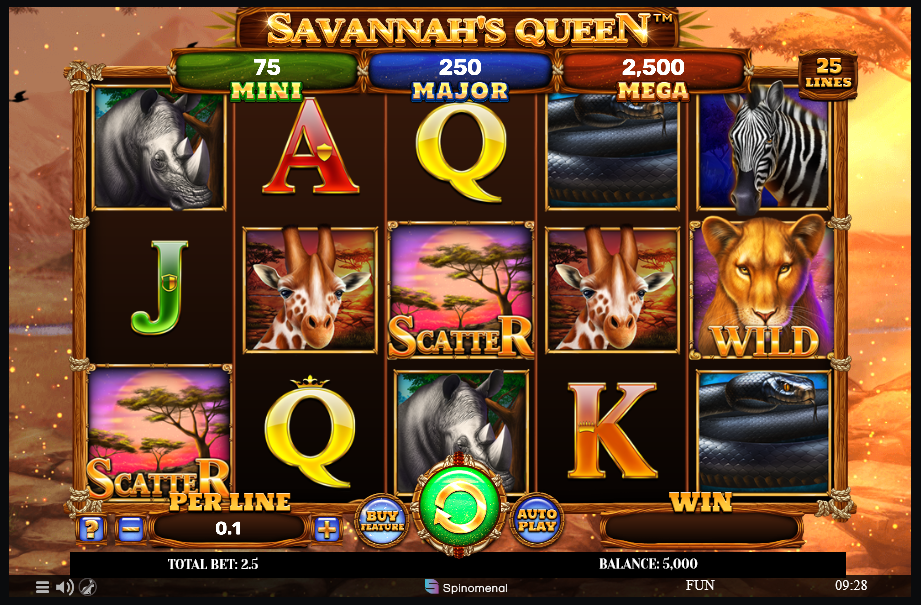Decrease the per line bet
921x605 pixels.
pos(130,528)
